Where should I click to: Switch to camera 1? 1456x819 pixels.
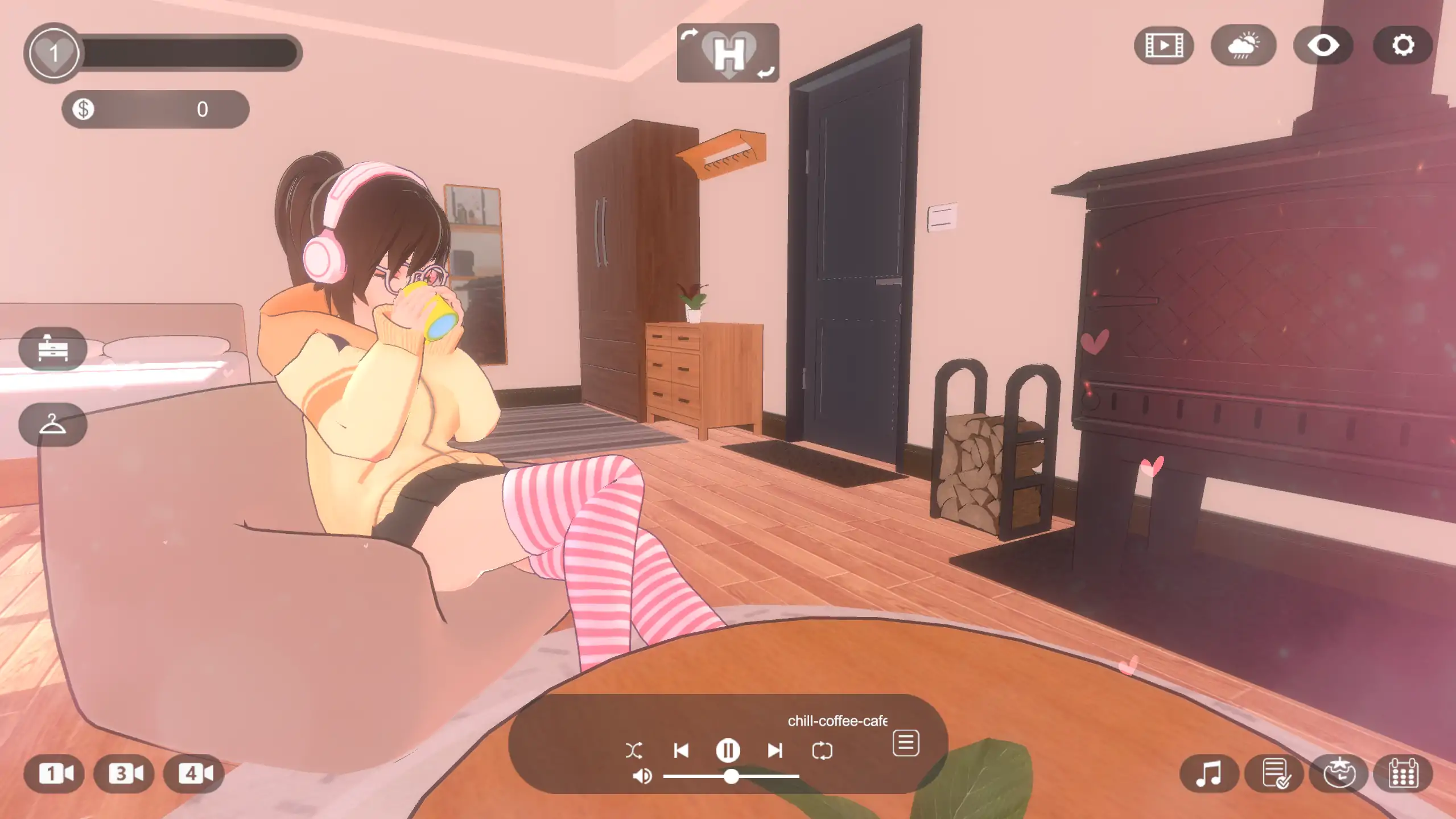click(x=55, y=773)
